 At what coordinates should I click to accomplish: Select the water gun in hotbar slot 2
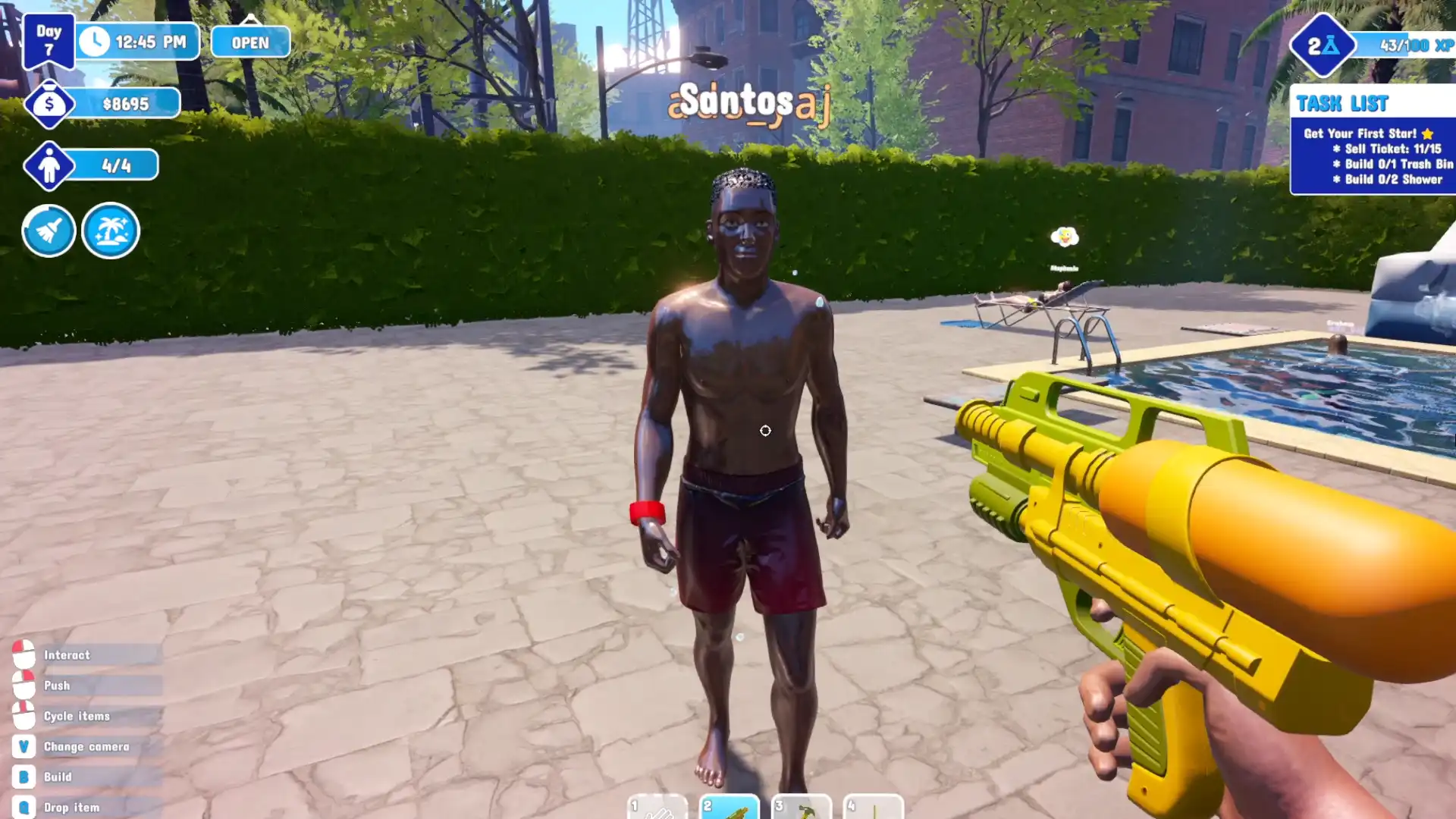click(730, 808)
